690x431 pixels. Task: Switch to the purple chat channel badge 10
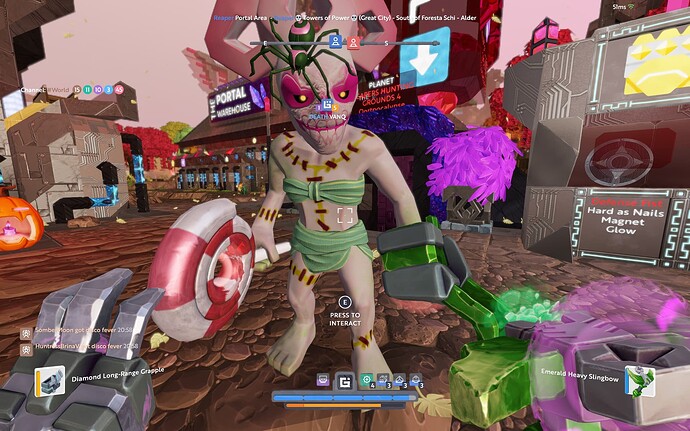98,90
